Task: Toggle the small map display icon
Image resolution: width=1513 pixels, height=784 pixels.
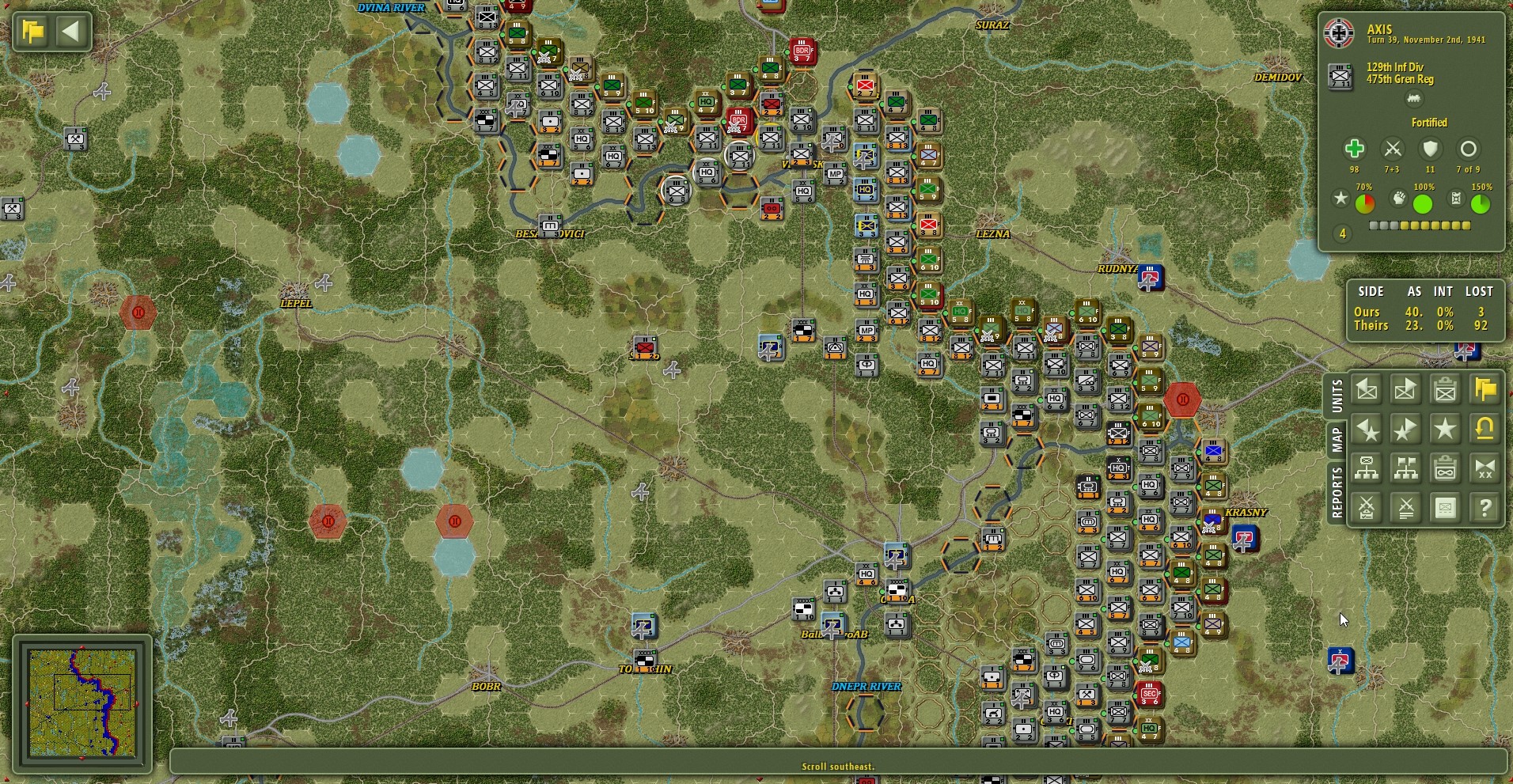Action: [x=1446, y=507]
